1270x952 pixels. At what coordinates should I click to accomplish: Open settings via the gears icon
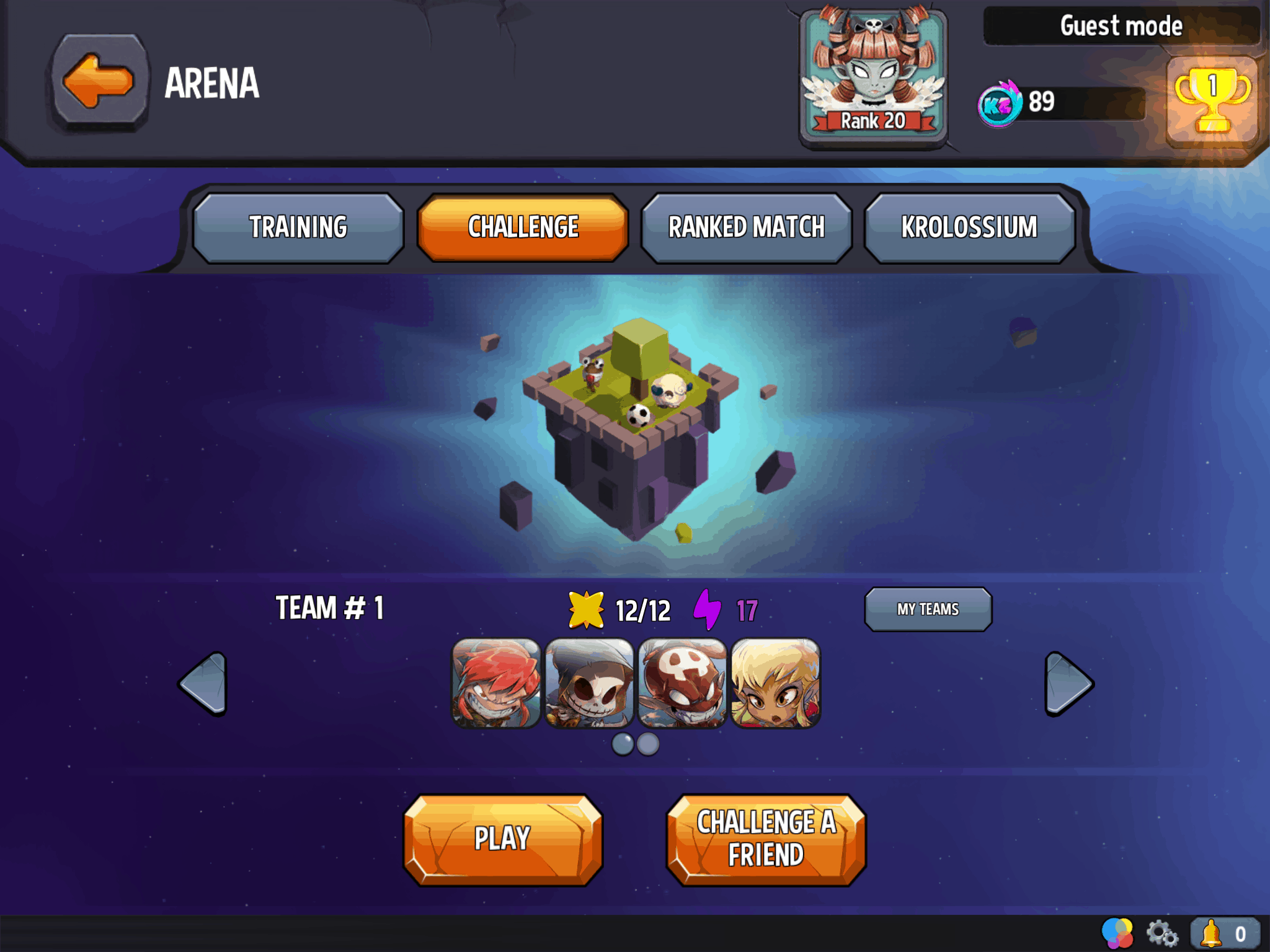[x=1161, y=933]
